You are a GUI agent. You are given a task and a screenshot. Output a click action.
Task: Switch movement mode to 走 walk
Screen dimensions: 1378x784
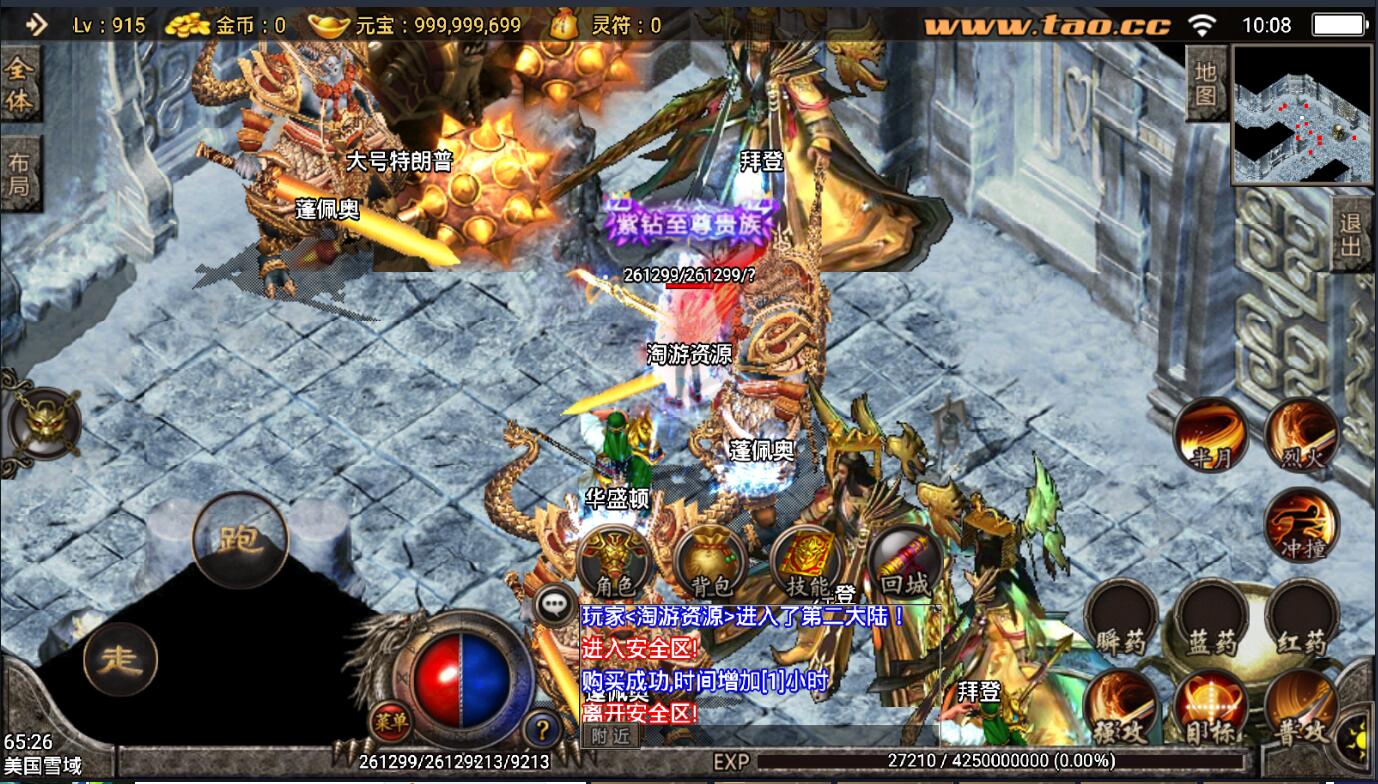(x=121, y=659)
